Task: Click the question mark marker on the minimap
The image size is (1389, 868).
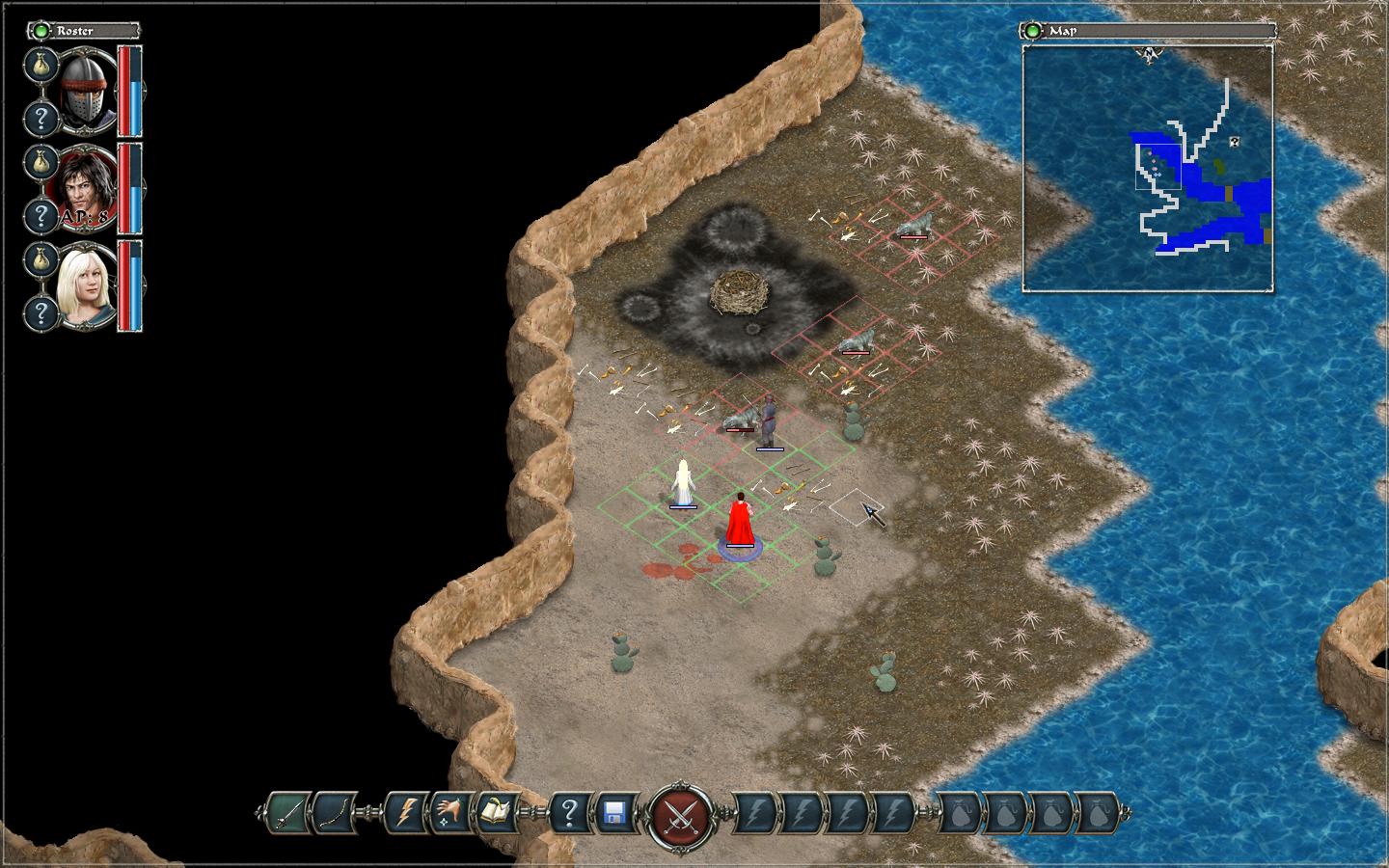Action: pos(1234,142)
